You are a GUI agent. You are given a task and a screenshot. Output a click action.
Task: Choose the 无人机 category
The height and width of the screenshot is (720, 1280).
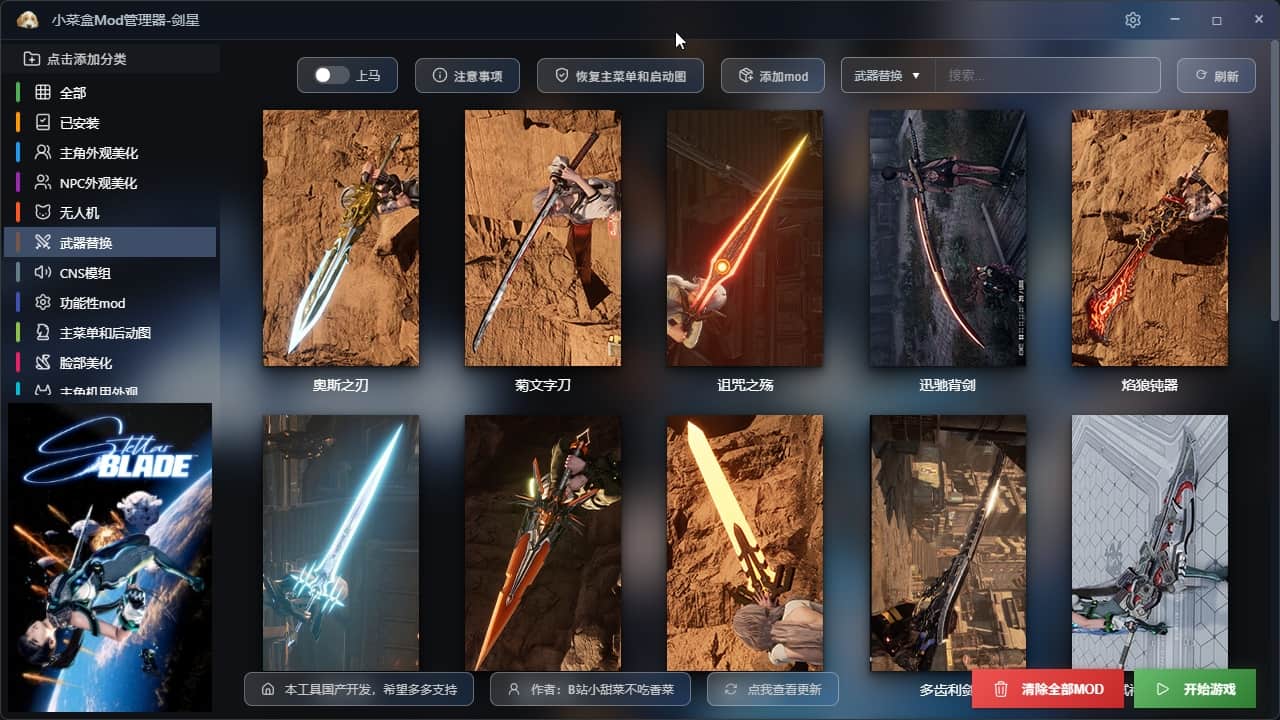pyautogui.click(x=79, y=213)
